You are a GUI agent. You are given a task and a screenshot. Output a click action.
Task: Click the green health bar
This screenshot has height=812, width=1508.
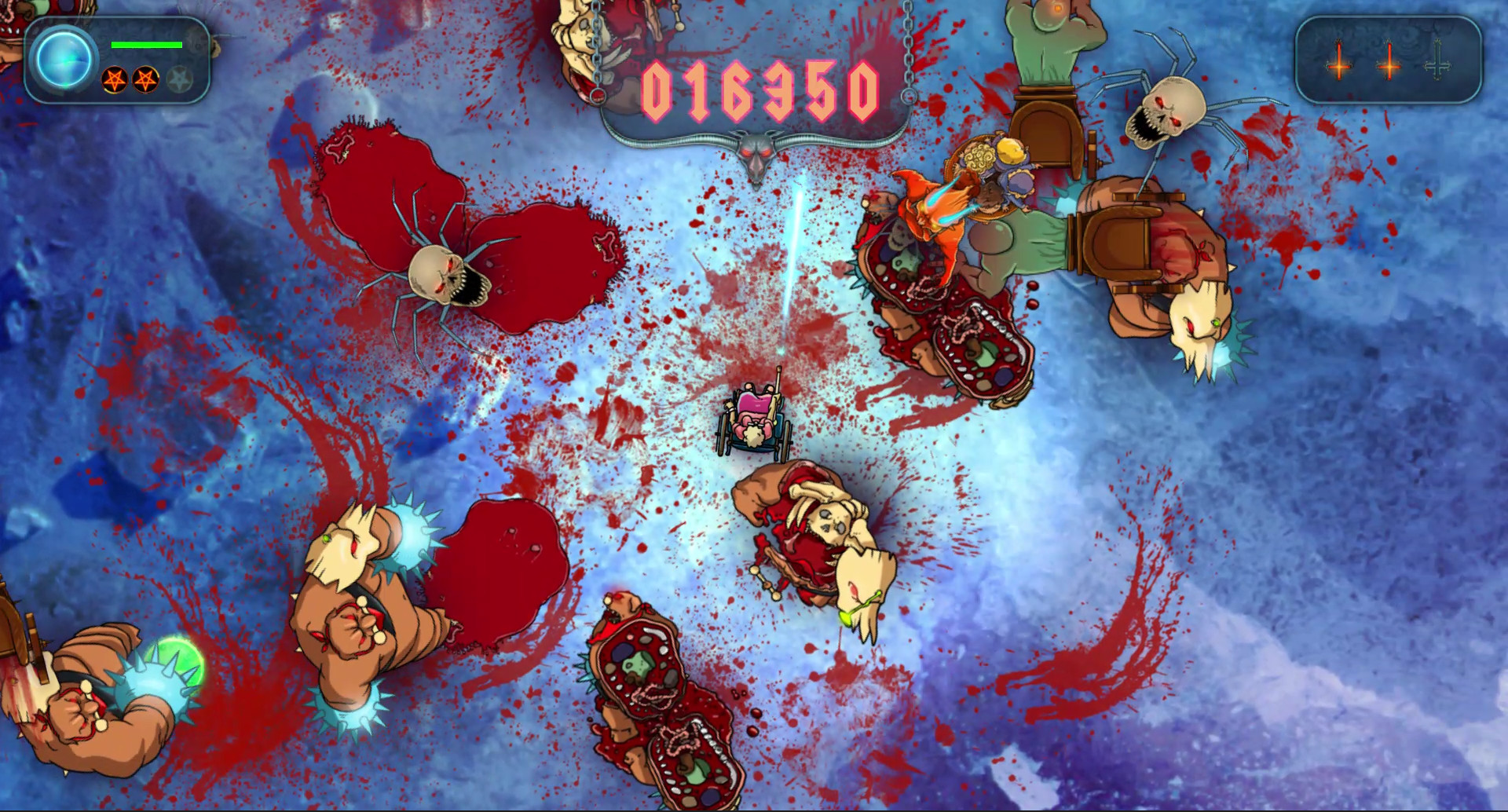click(x=147, y=45)
